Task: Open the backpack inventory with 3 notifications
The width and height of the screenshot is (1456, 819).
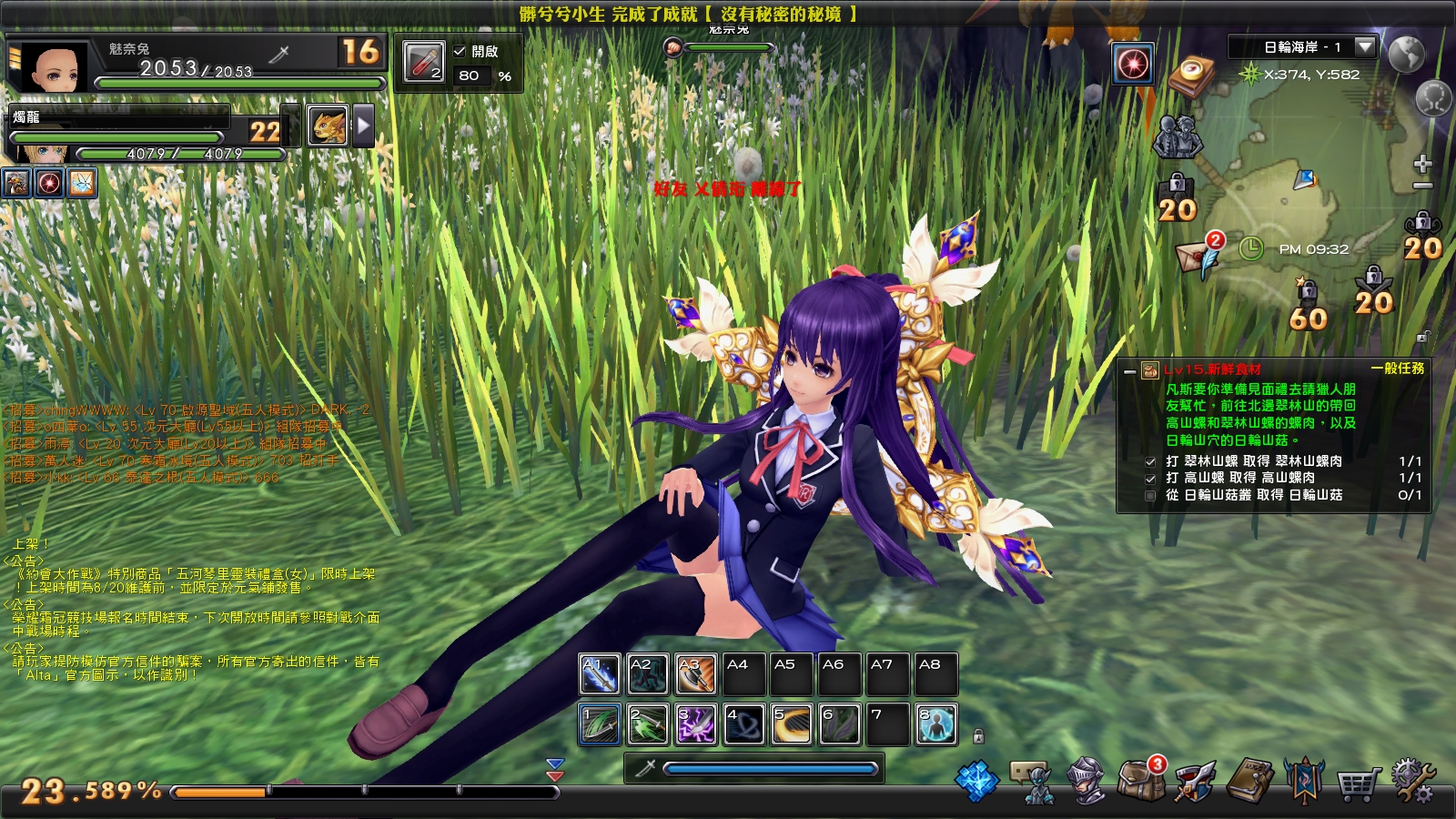Action: point(1140,781)
